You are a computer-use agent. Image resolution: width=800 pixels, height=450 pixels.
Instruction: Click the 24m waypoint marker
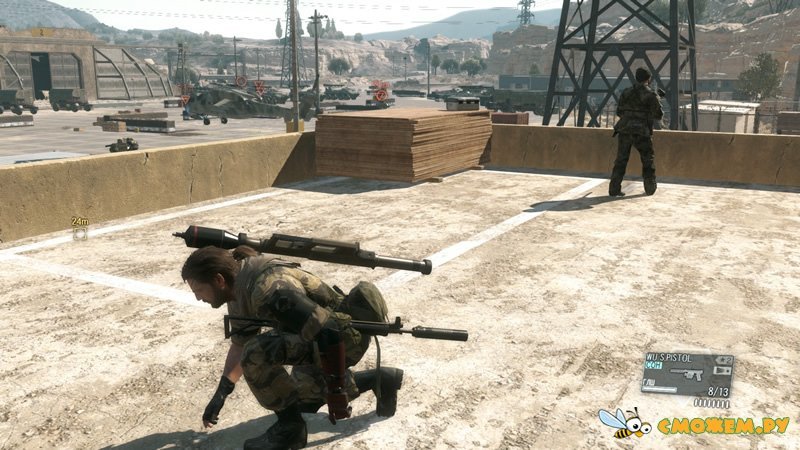[80, 232]
